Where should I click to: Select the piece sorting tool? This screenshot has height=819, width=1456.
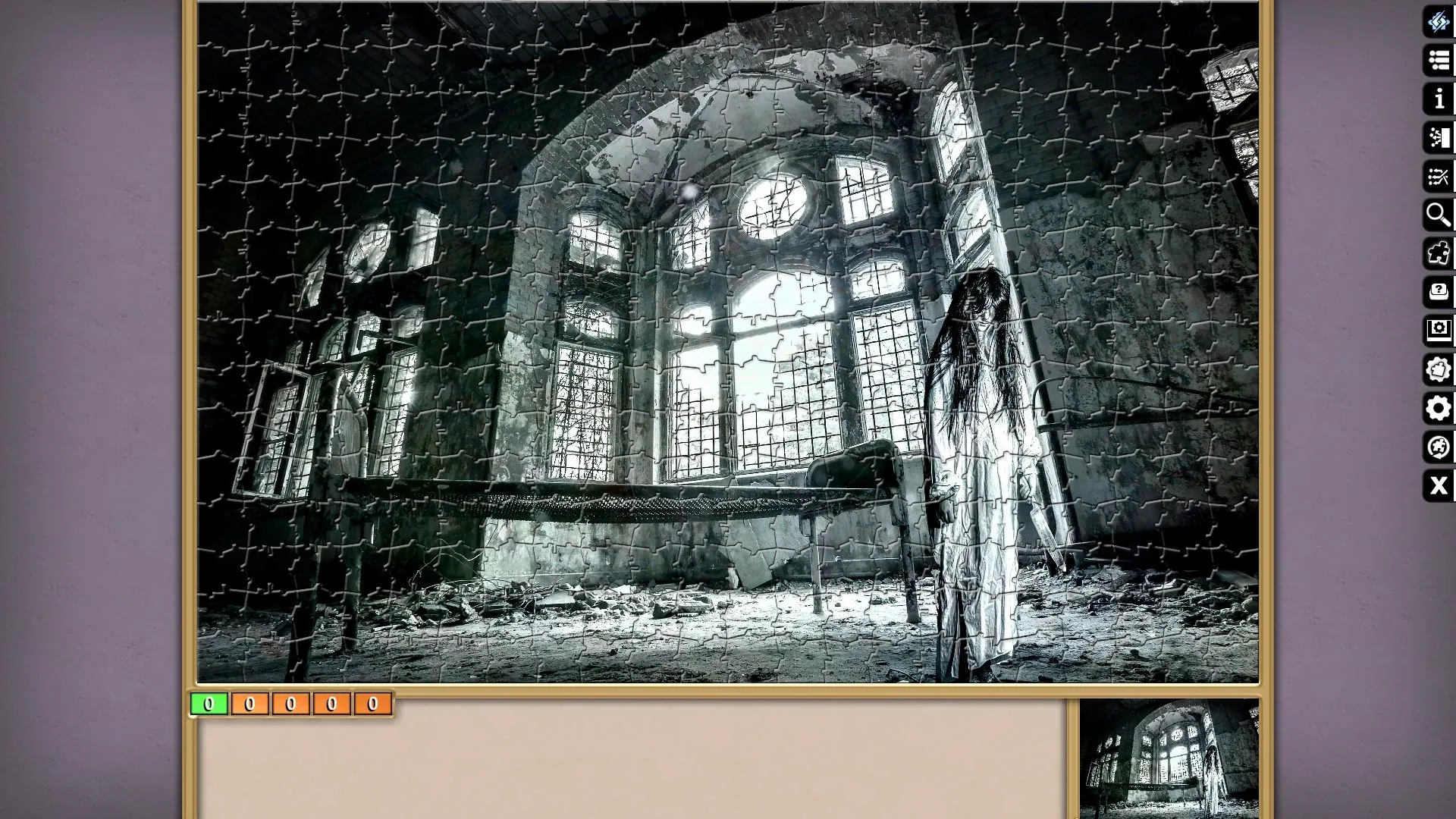point(1438,138)
